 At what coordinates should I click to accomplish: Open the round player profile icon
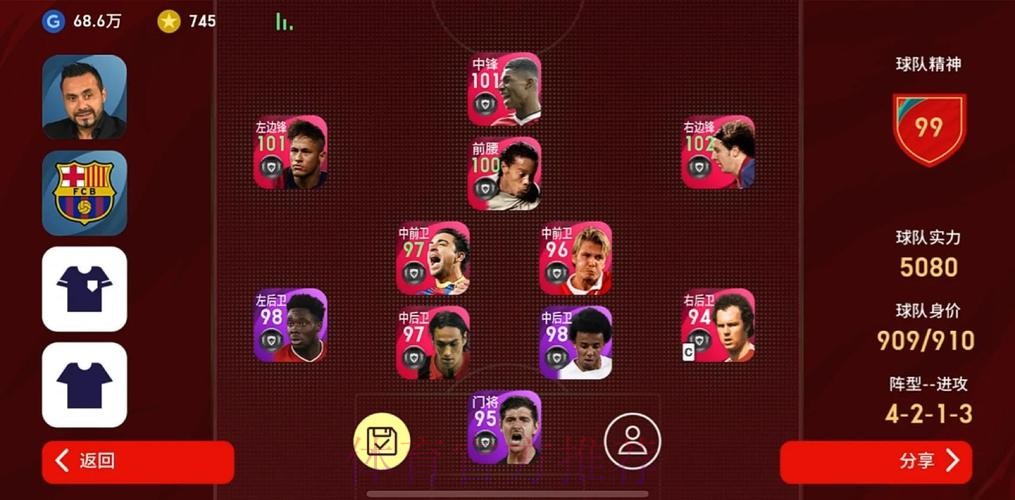tap(632, 440)
